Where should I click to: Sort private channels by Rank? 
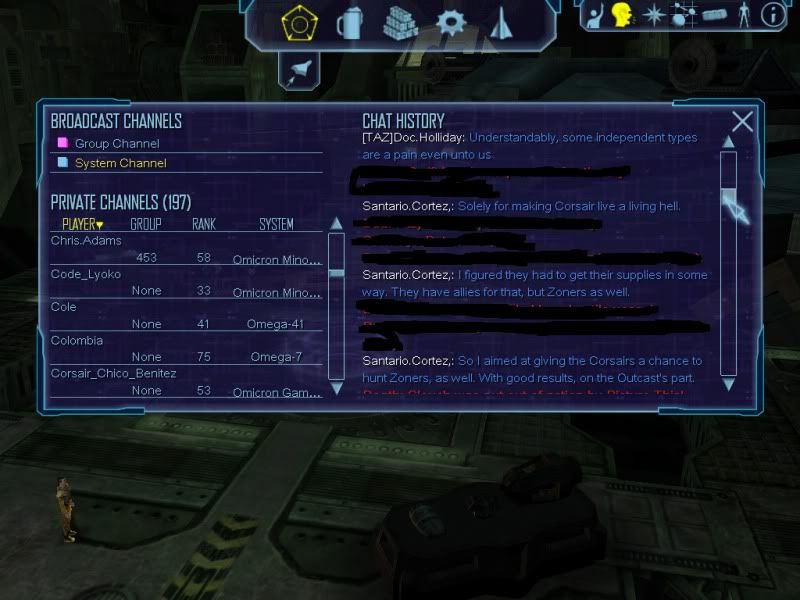click(x=204, y=224)
